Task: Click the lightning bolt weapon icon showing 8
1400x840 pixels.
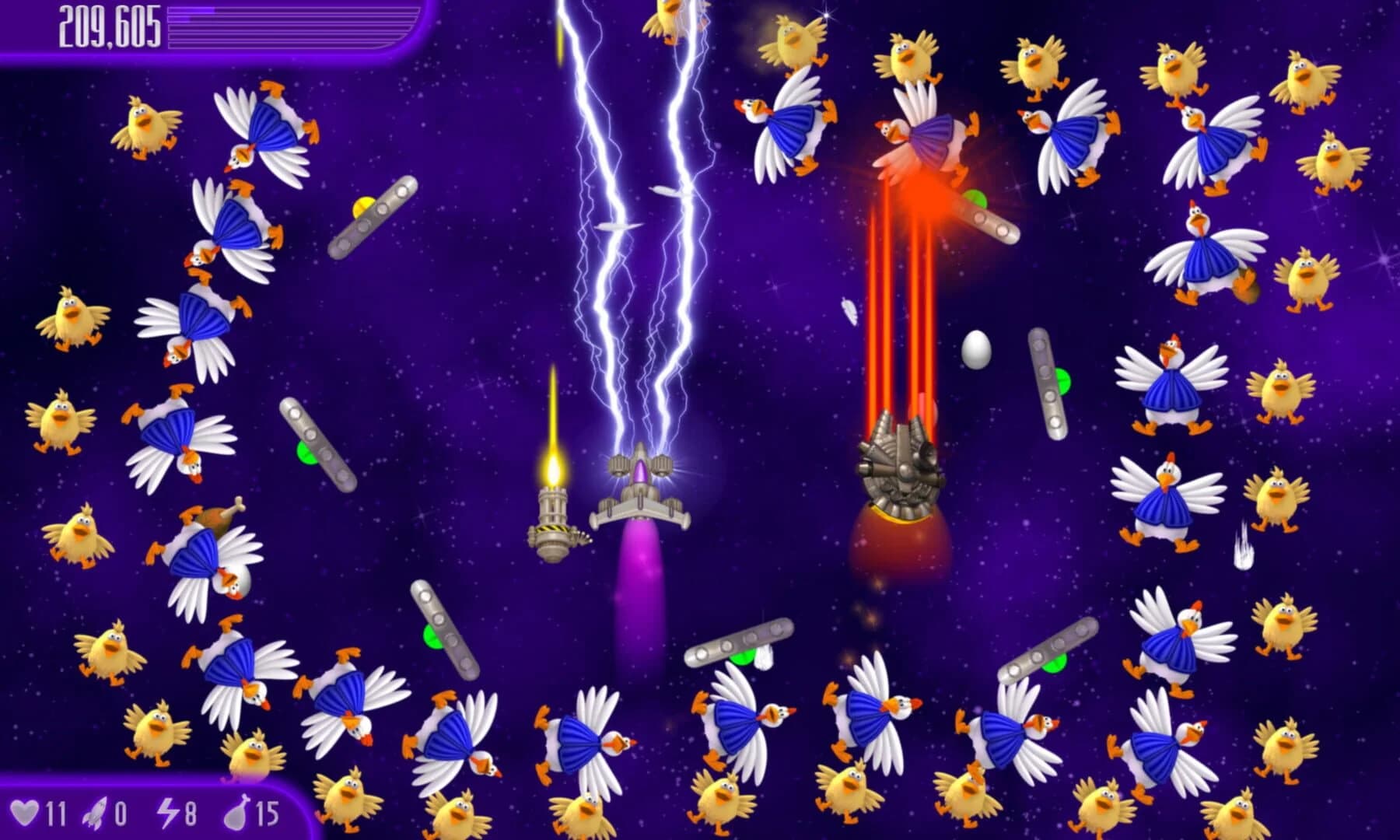Action: (x=170, y=811)
